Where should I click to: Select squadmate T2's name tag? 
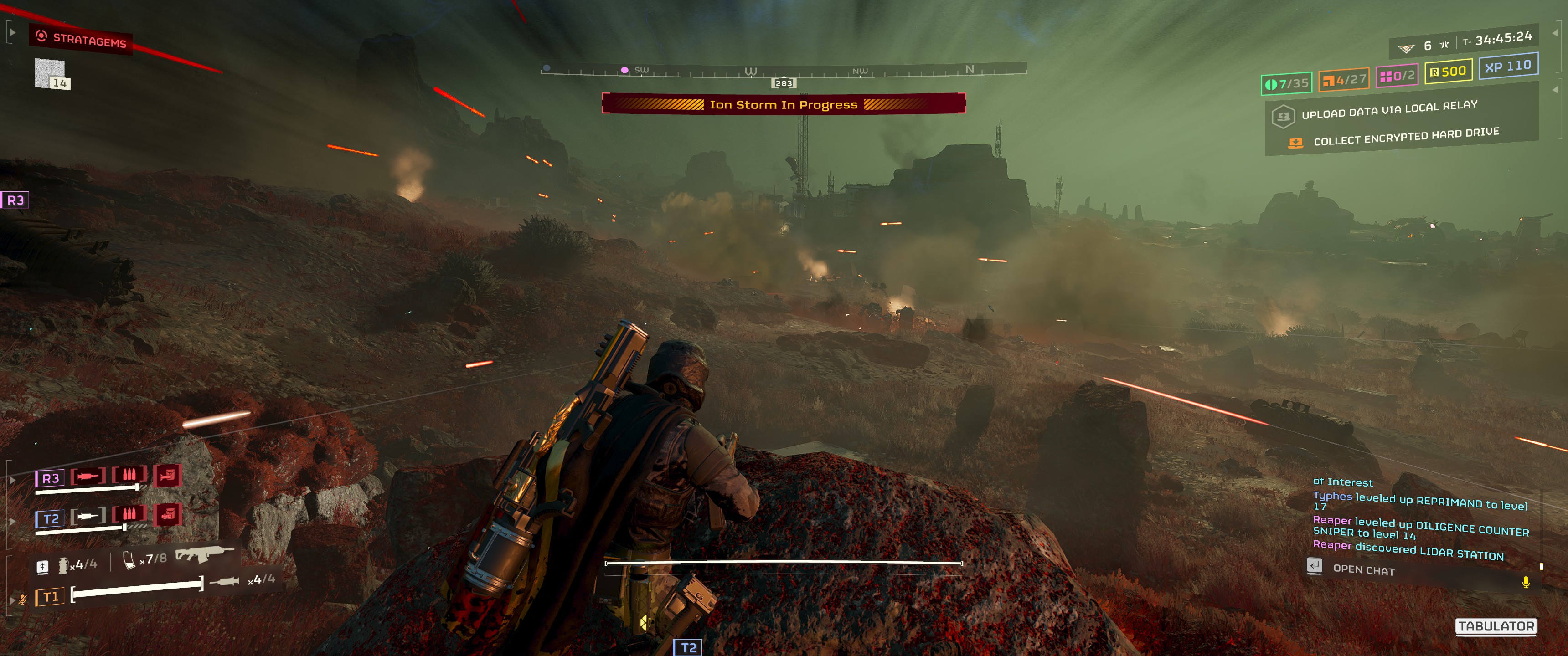click(51, 519)
